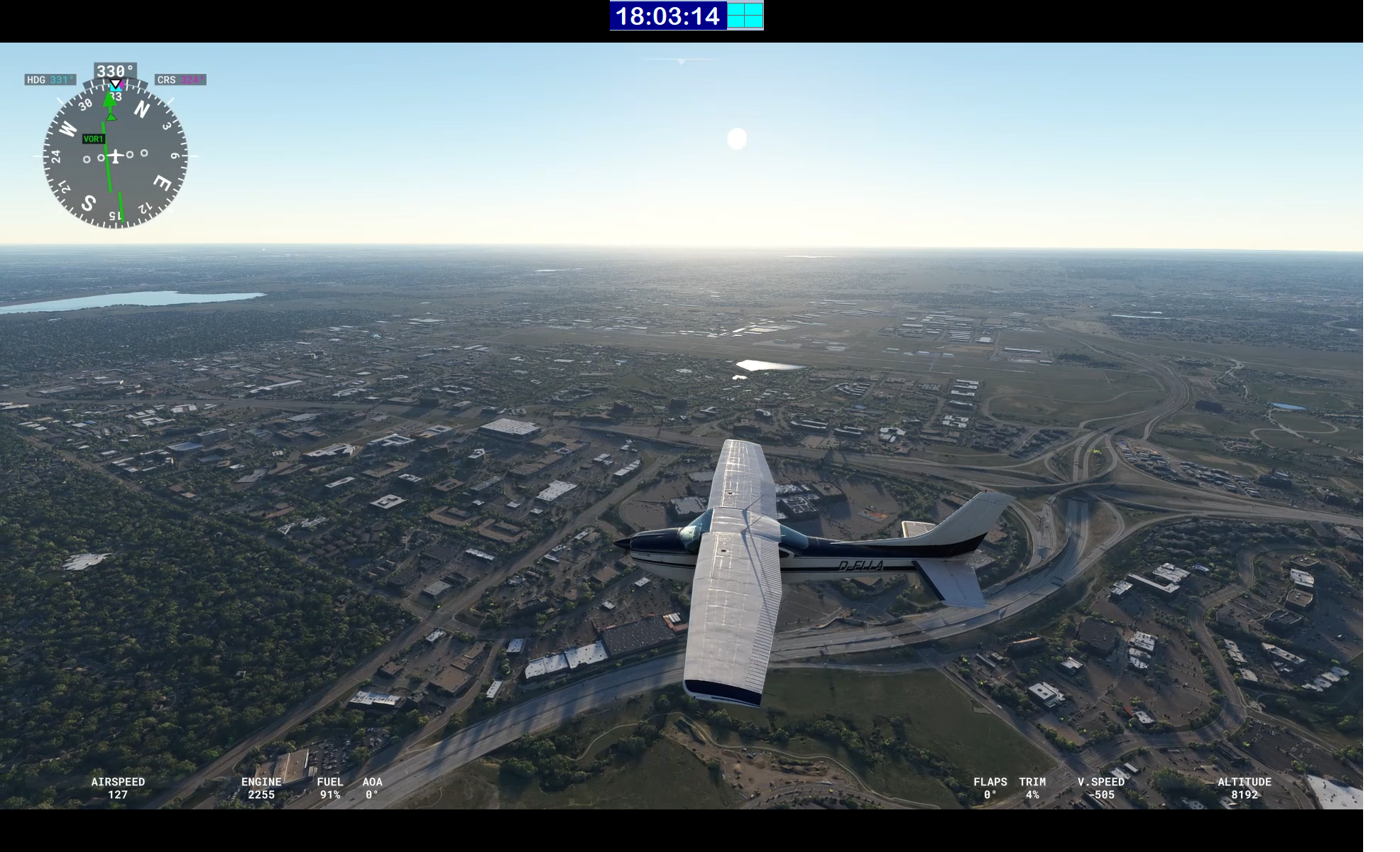Viewport: 1400px width, 852px height.
Task: Click the HSI compass dial
Action: [115, 155]
